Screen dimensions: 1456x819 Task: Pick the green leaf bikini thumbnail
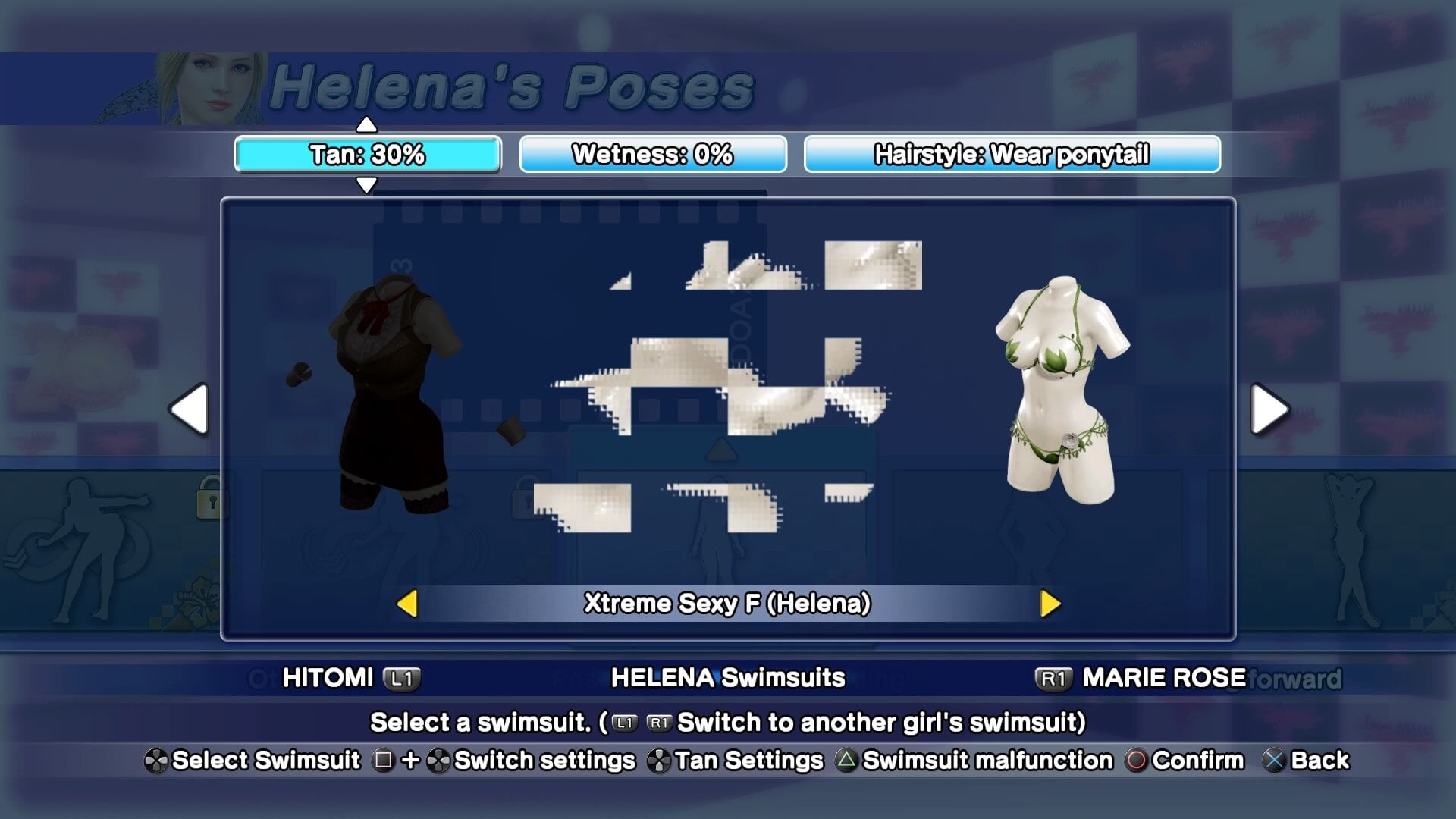tap(1060, 391)
